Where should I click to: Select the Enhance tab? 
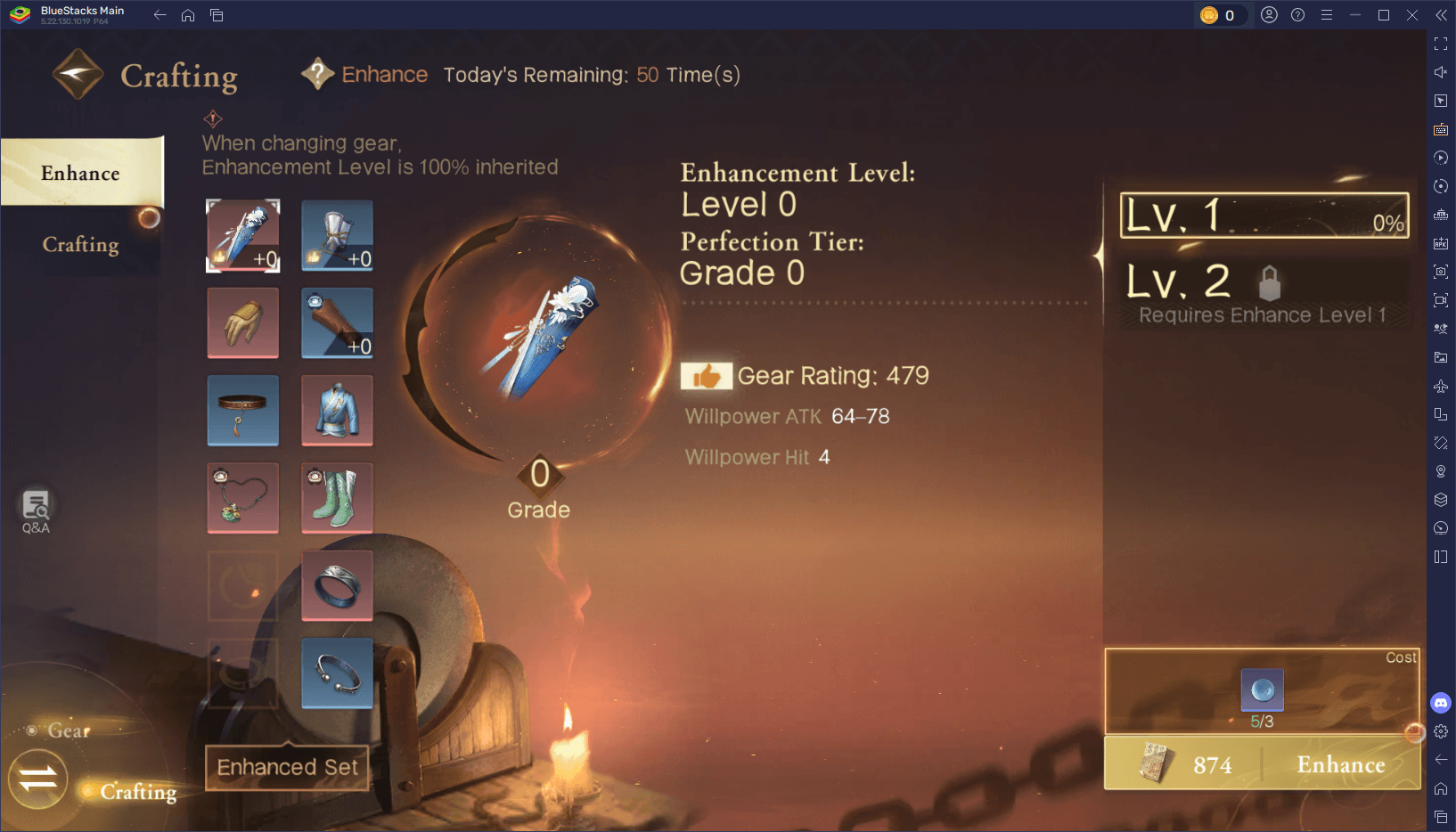(x=80, y=173)
